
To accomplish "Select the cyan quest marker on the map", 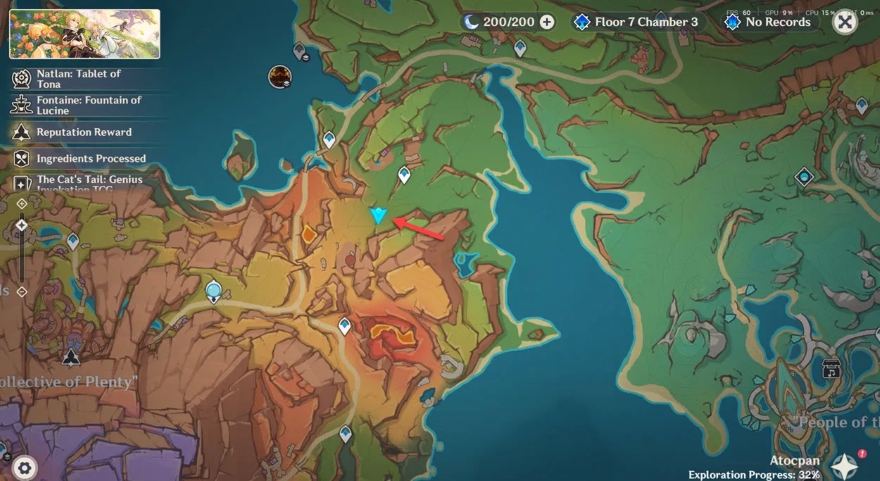I will 378,215.
